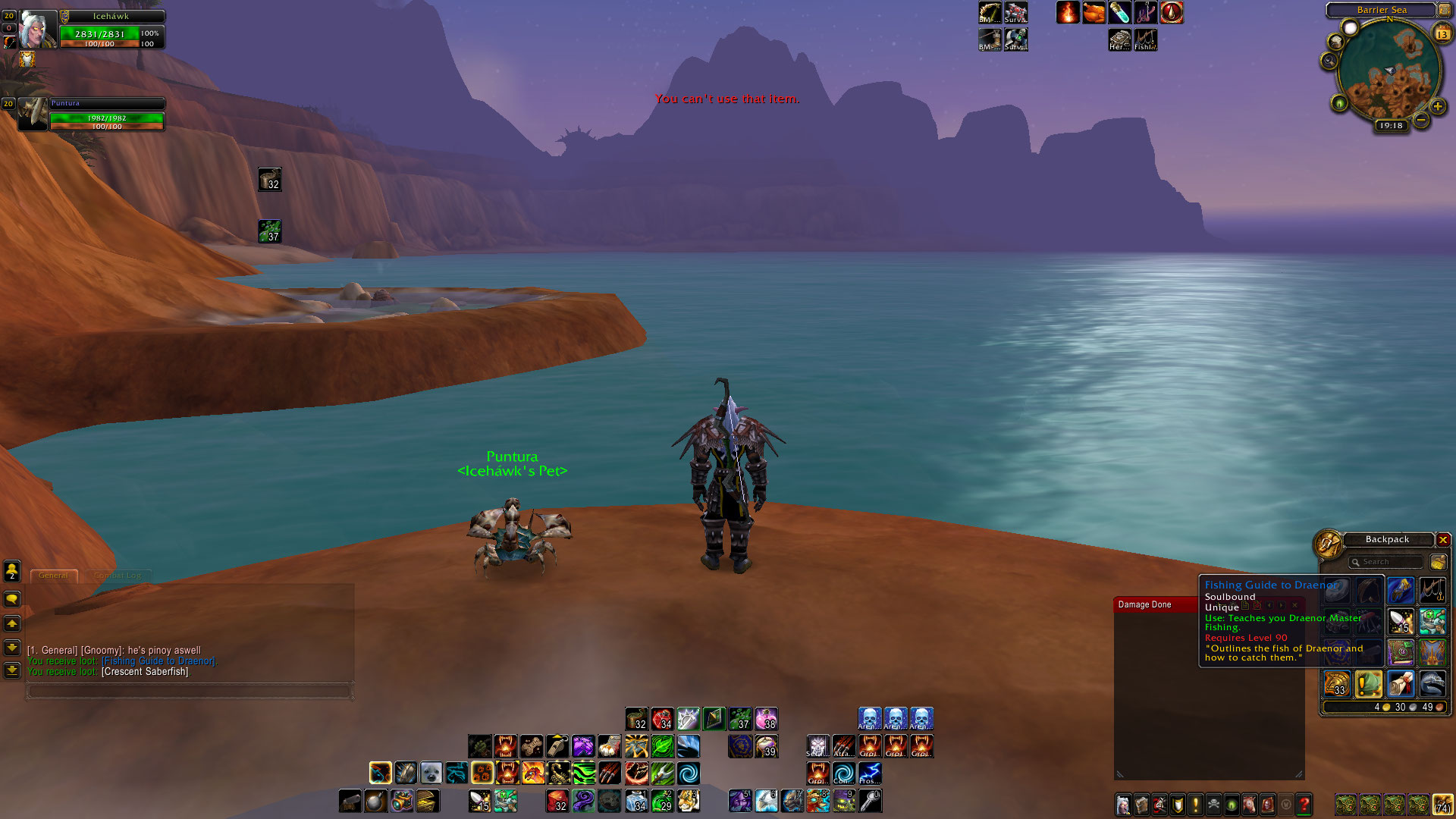Image resolution: width=1456 pixels, height=819 pixels.
Task: Select the Puntura pet portrait
Action: coord(33,115)
